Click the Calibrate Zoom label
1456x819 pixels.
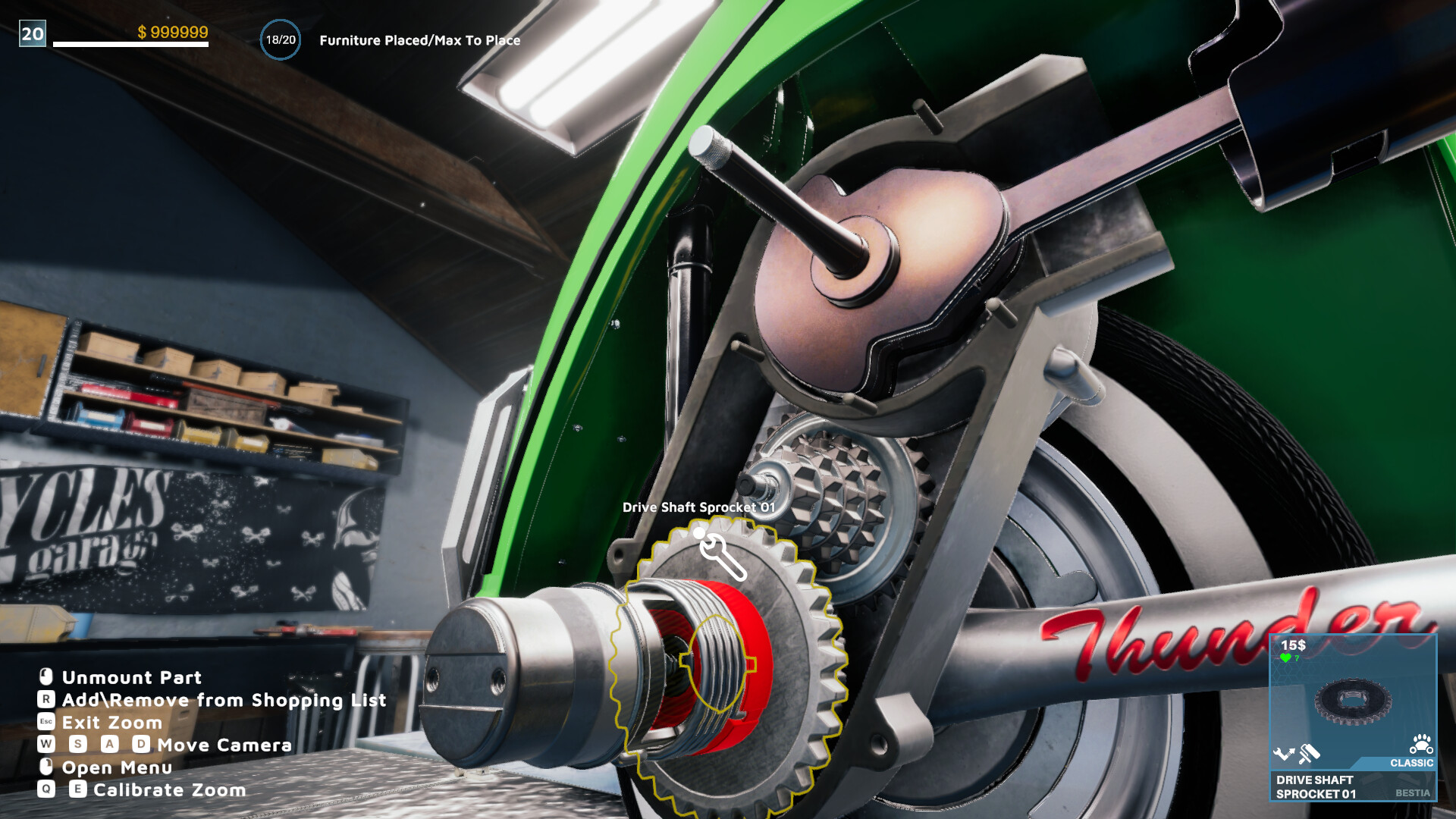(x=171, y=788)
